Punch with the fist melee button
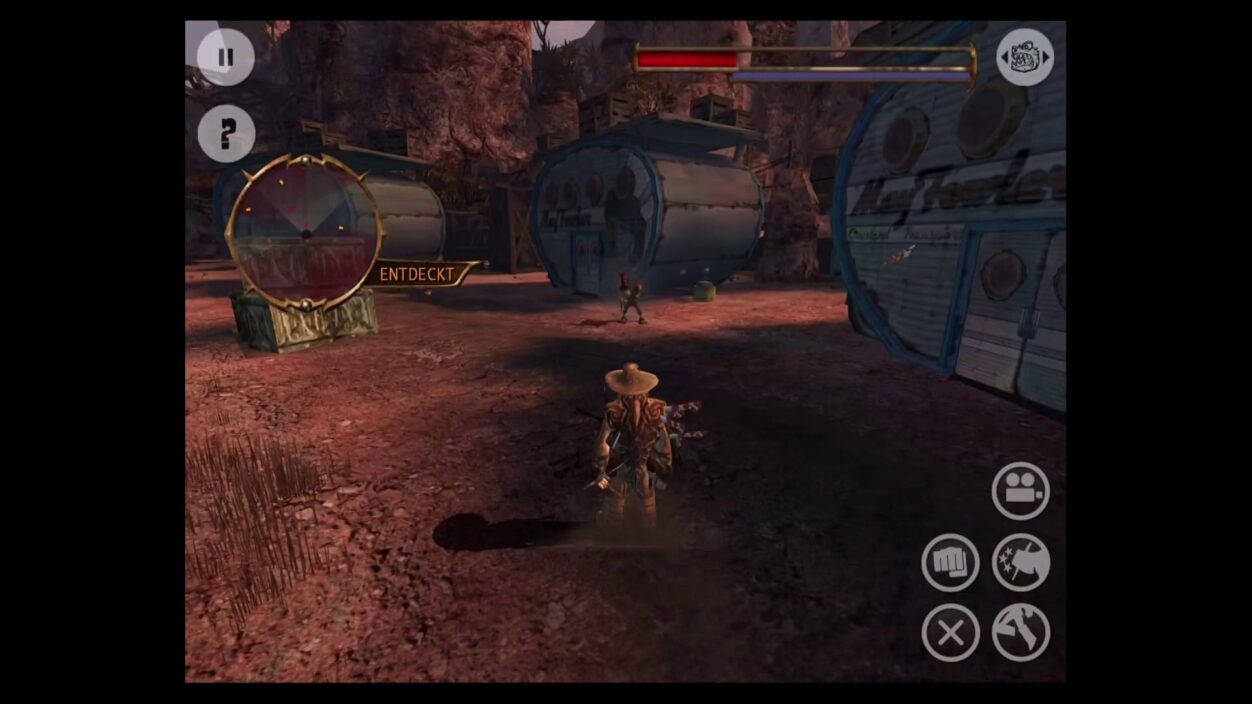Screen dimensions: 1252x704 point(949,563)
